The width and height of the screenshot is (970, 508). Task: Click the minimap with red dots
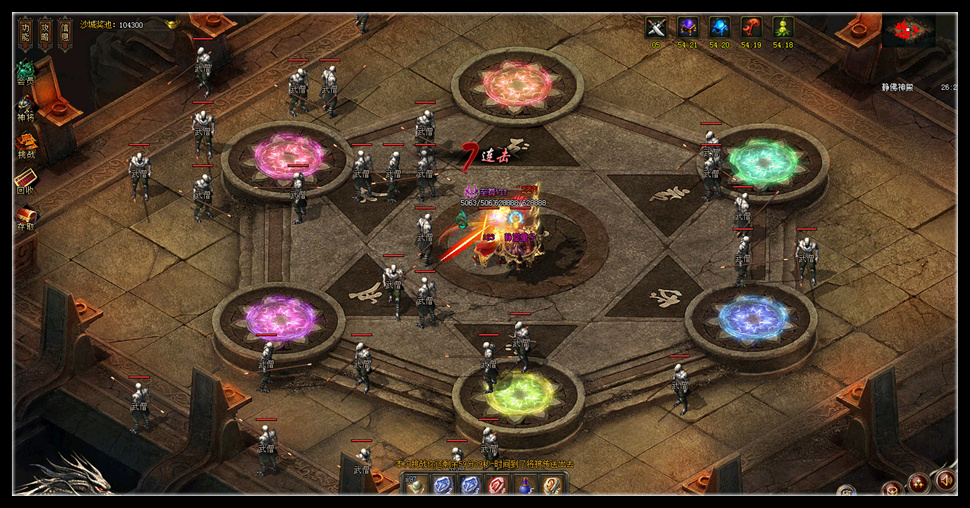[x=908, y=31]
